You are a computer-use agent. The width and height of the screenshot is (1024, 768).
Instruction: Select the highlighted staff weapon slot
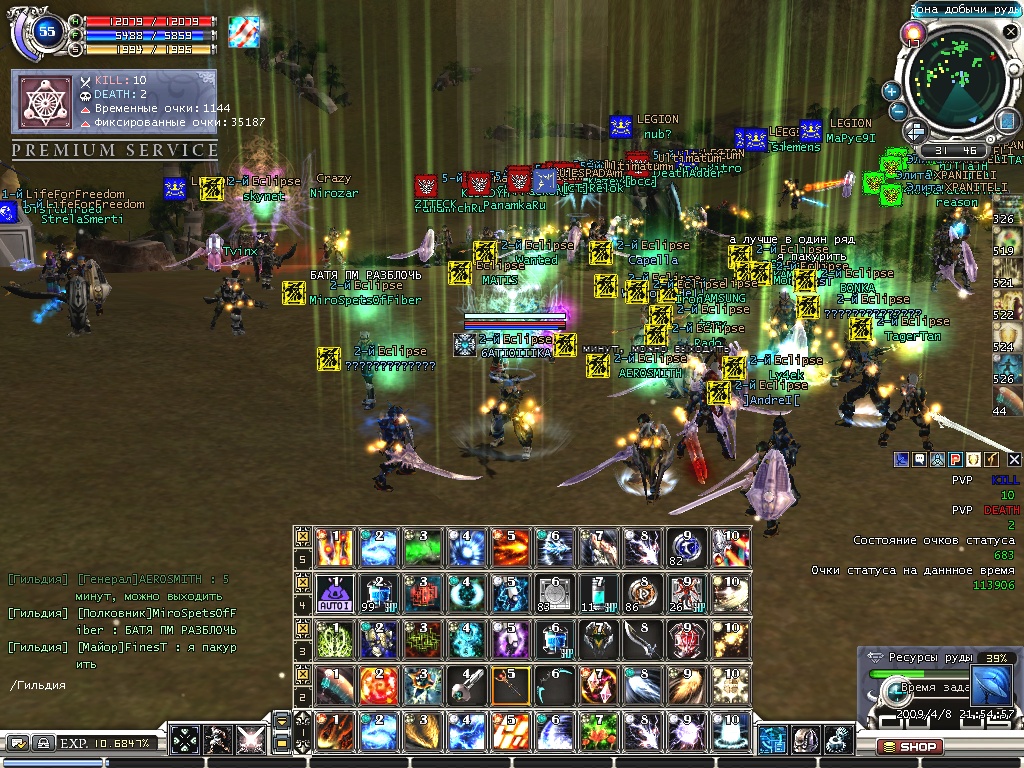coord(508,684)
